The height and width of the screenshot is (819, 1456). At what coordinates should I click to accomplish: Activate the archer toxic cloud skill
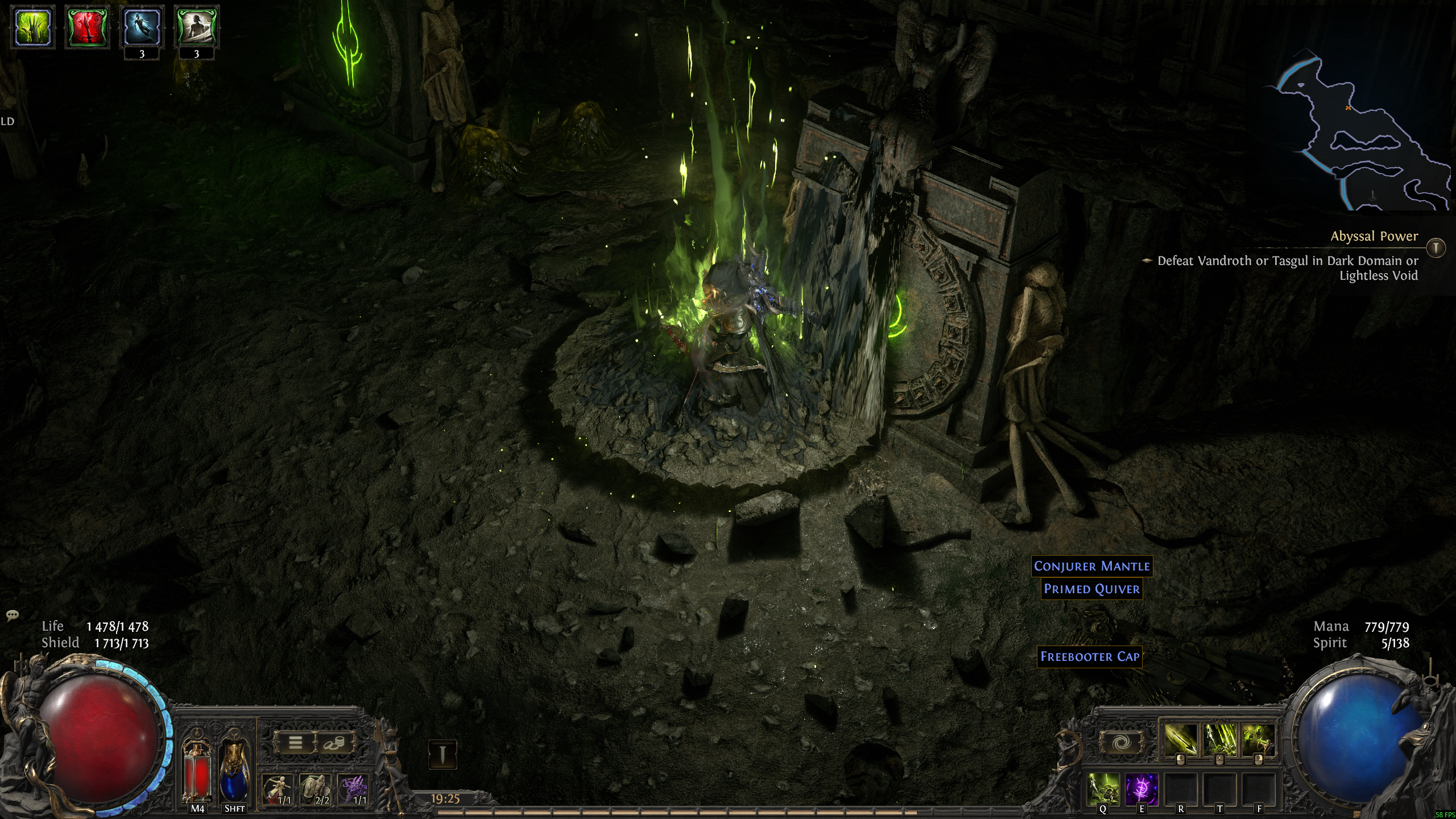[x=1257, y=740]
